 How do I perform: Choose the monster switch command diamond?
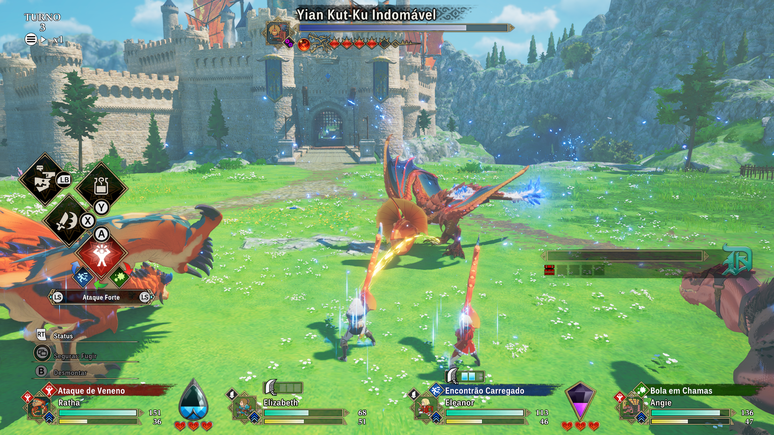[42, 179]
